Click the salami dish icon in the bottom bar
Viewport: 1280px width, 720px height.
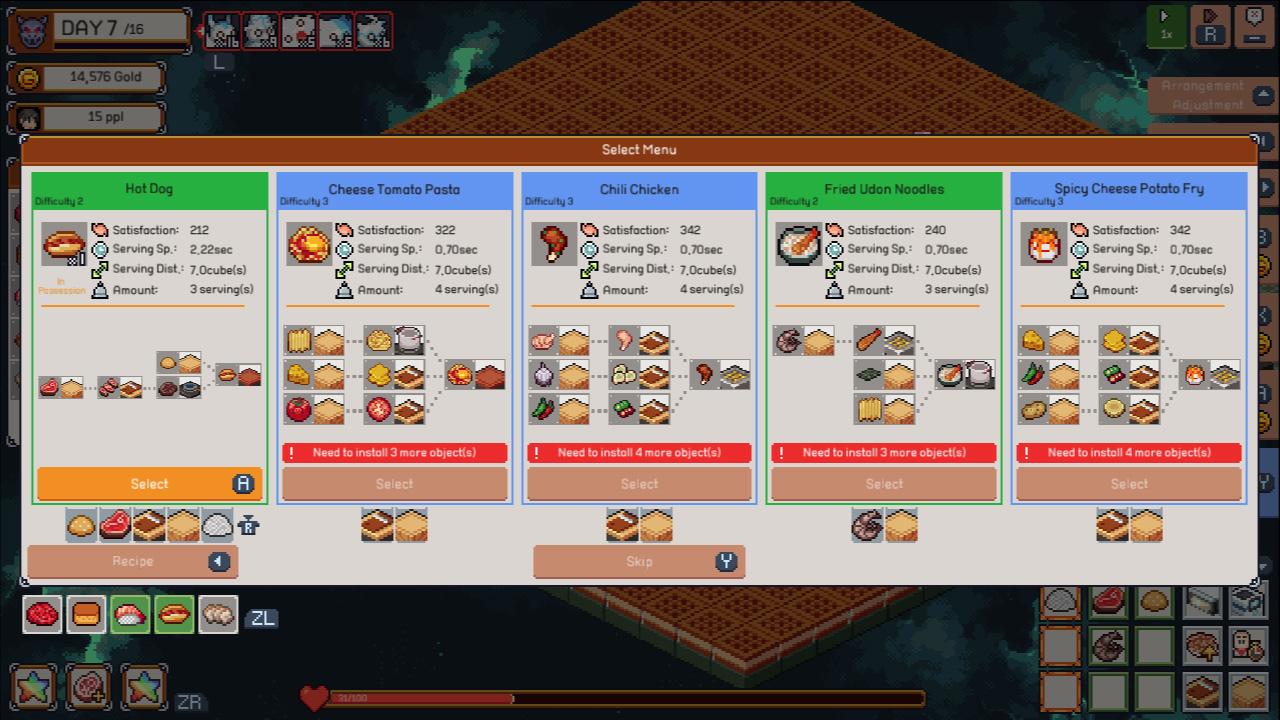click(x=42, y=615)
